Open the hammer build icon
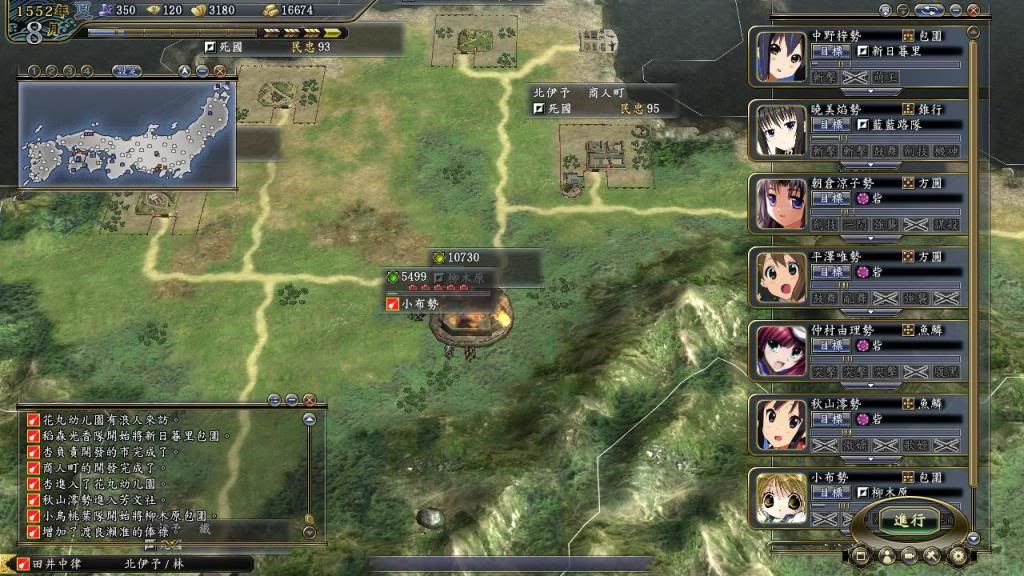The width and height of the screenshot is (1024, 576). (933, 555)
